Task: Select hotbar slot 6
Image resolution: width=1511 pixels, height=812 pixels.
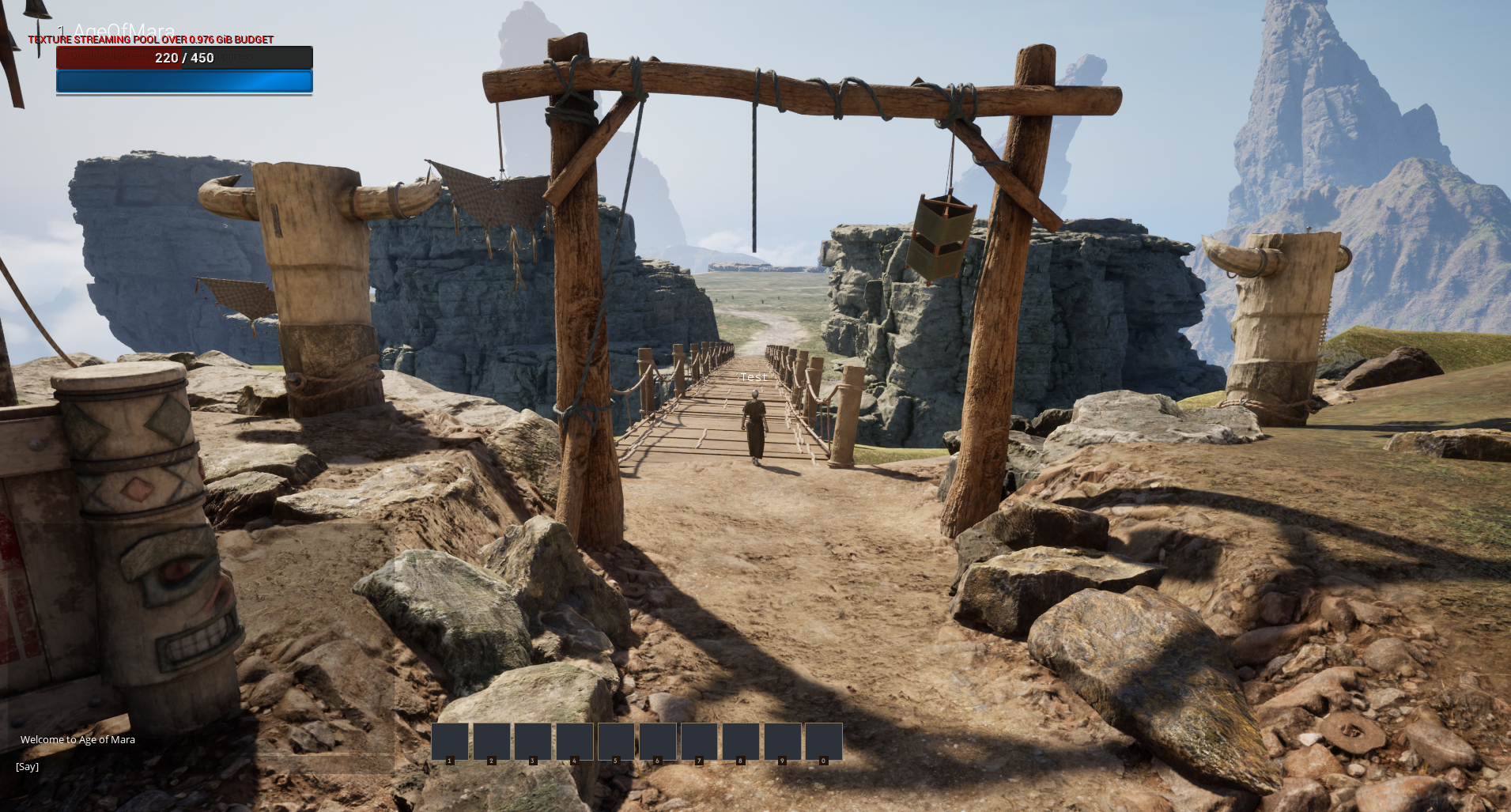Action: [616, 741]
